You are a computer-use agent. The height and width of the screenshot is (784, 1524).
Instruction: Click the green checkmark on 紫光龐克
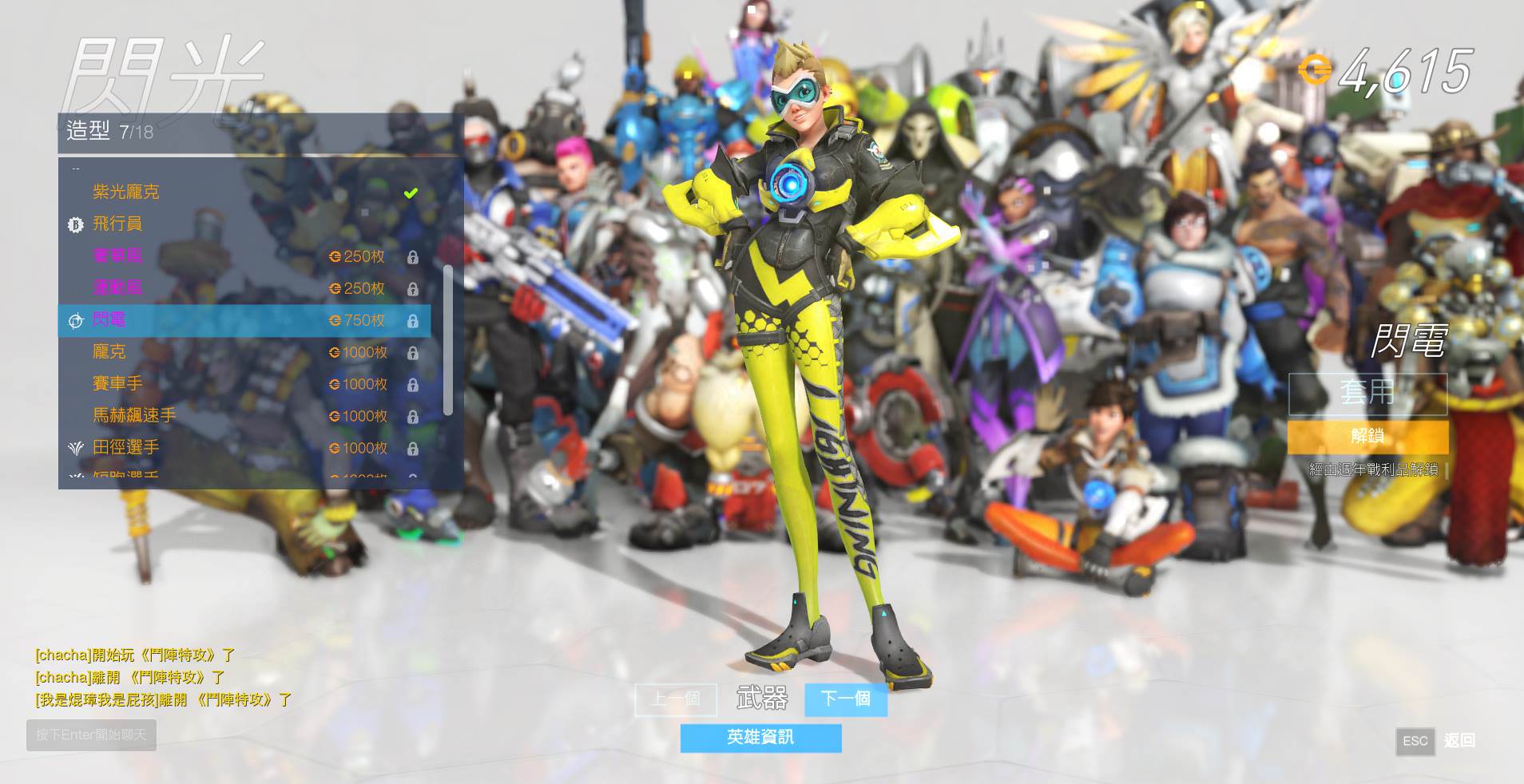(x=412, y=192)
